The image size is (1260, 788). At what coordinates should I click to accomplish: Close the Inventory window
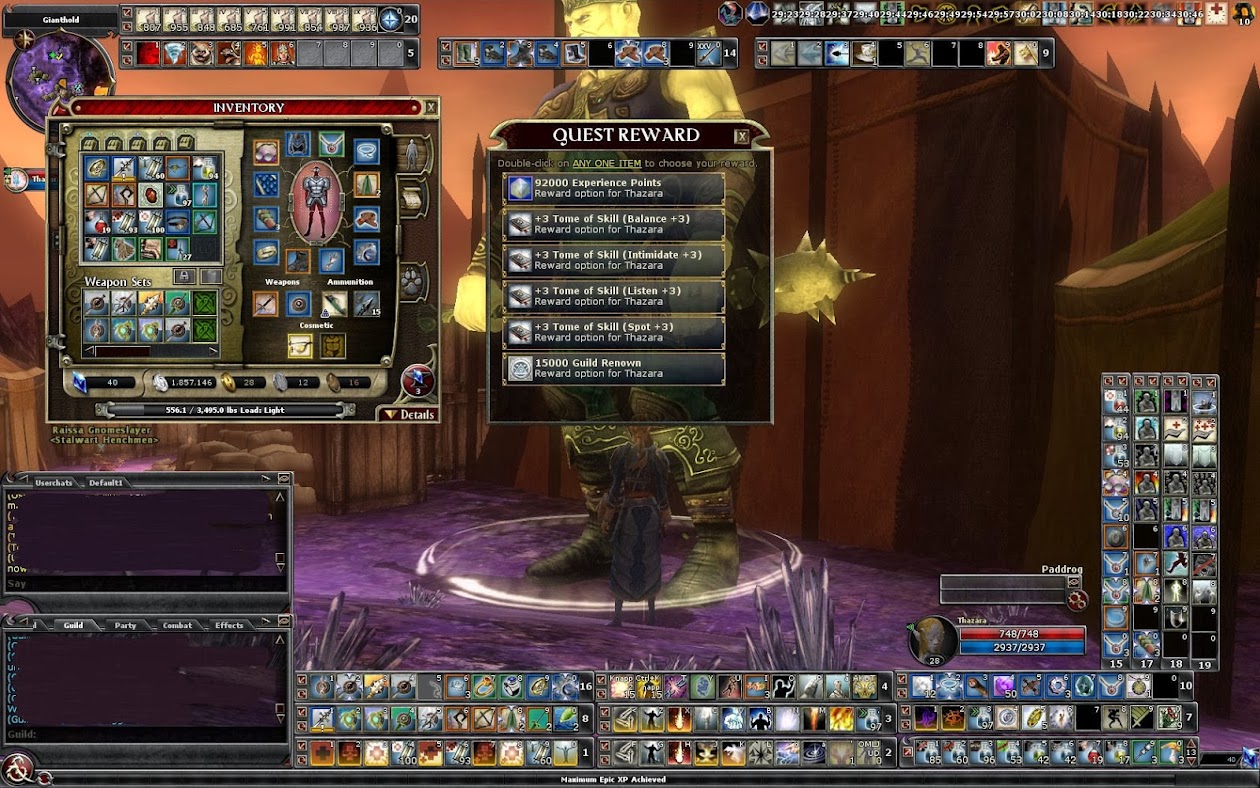point(431,107)
